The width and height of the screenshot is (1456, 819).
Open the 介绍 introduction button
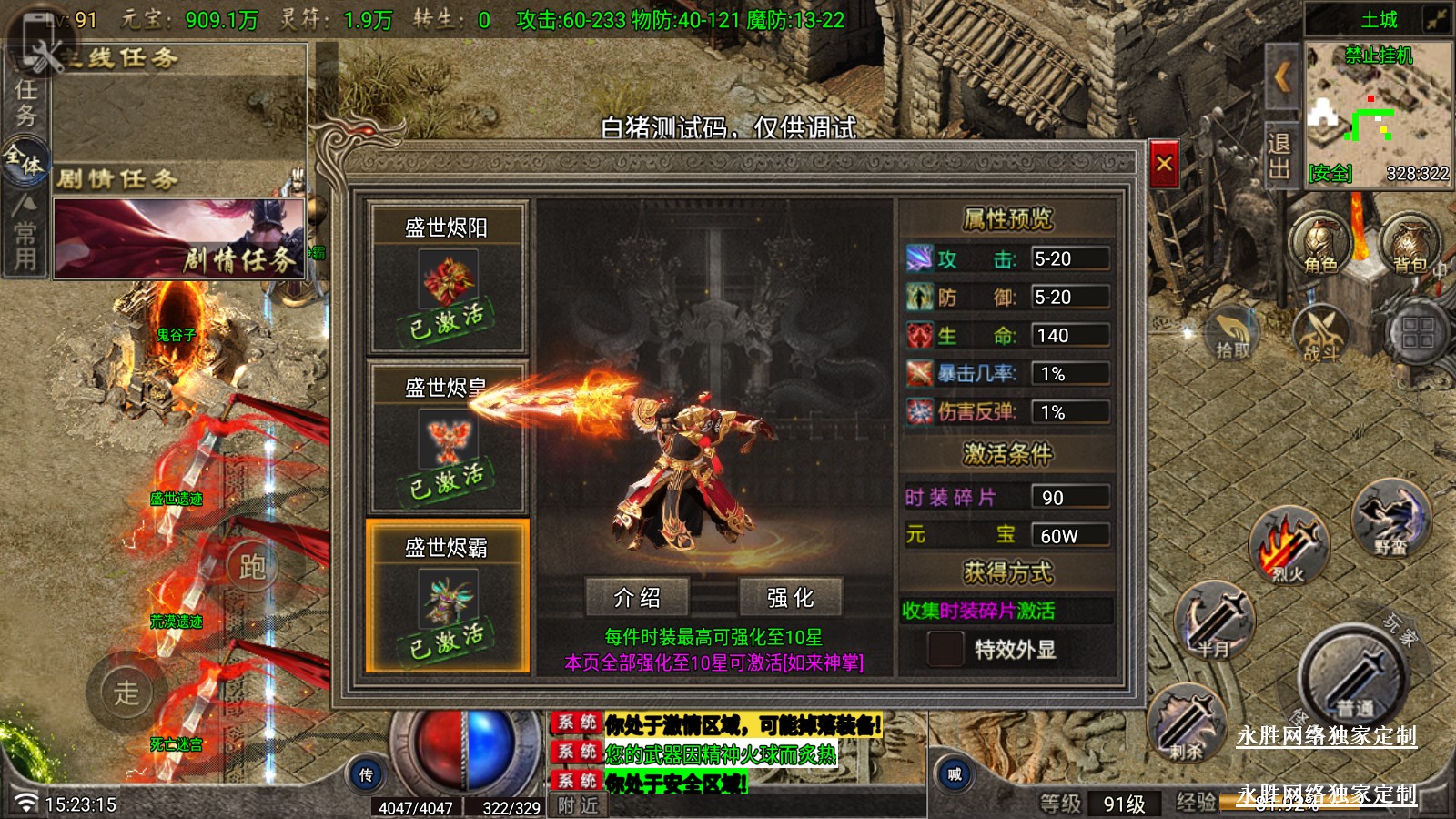637,597
